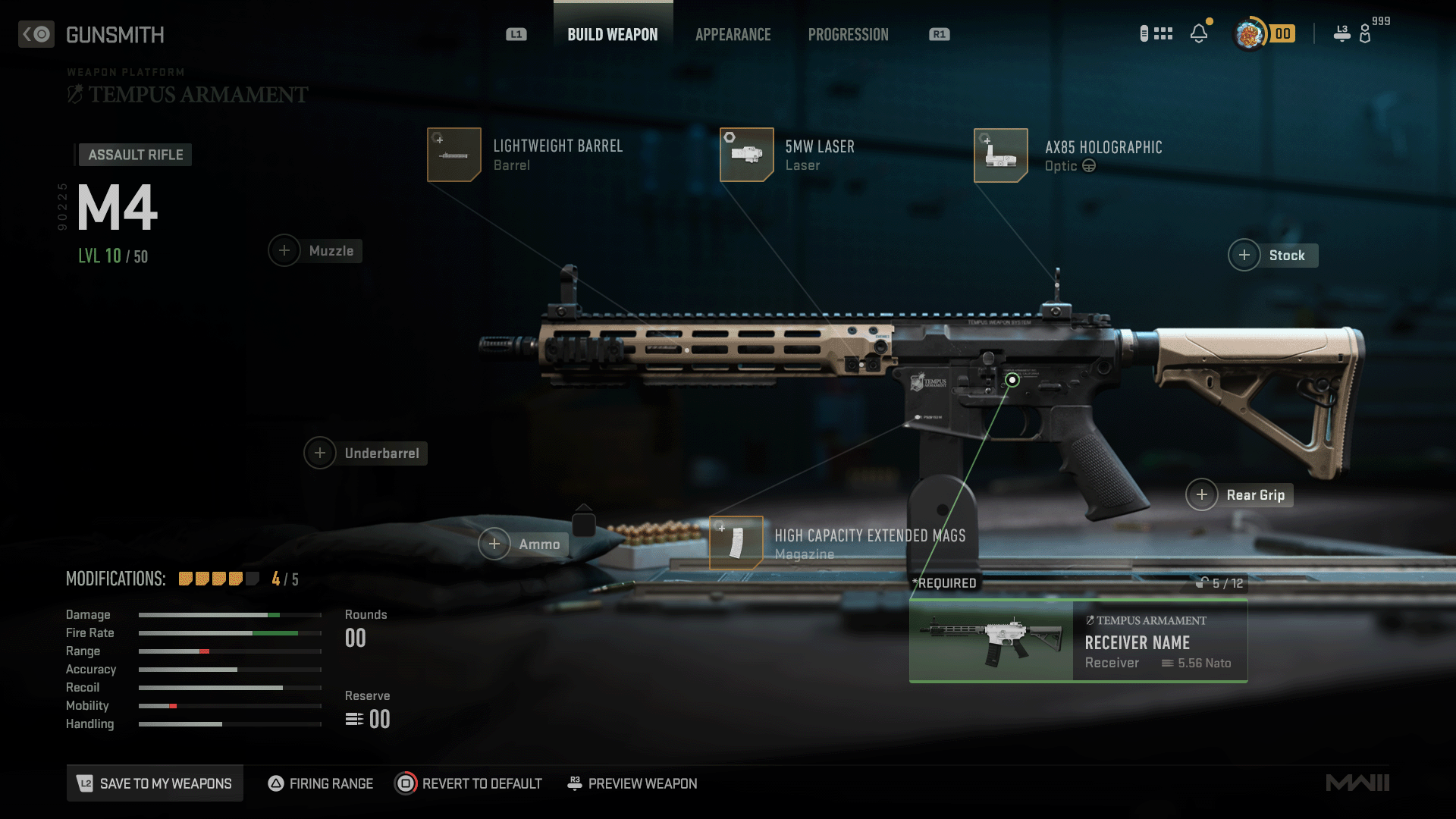Add a Rear Grip attachment
The width and height of the screenshot is (1456, 819).
[x=1202, y=495]
